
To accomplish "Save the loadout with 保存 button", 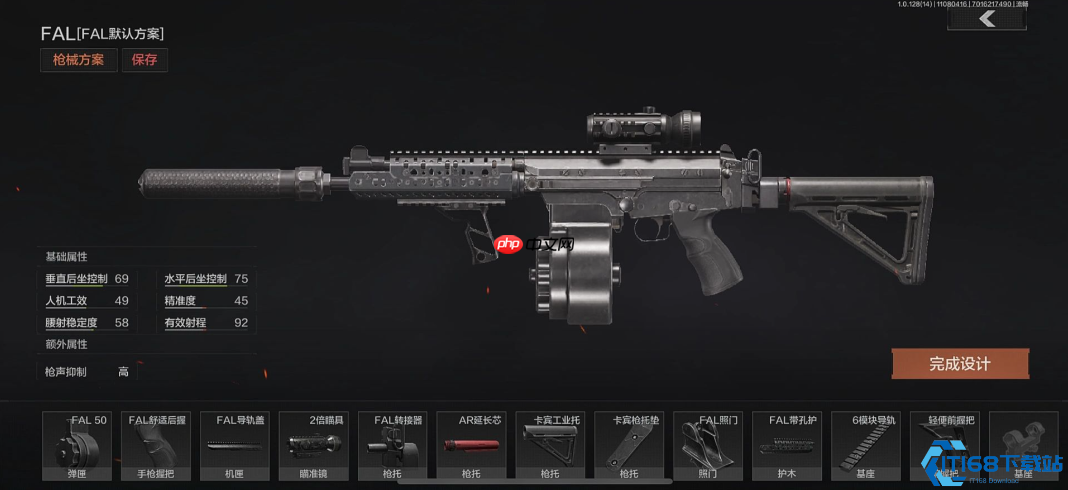I will (145, 60).
